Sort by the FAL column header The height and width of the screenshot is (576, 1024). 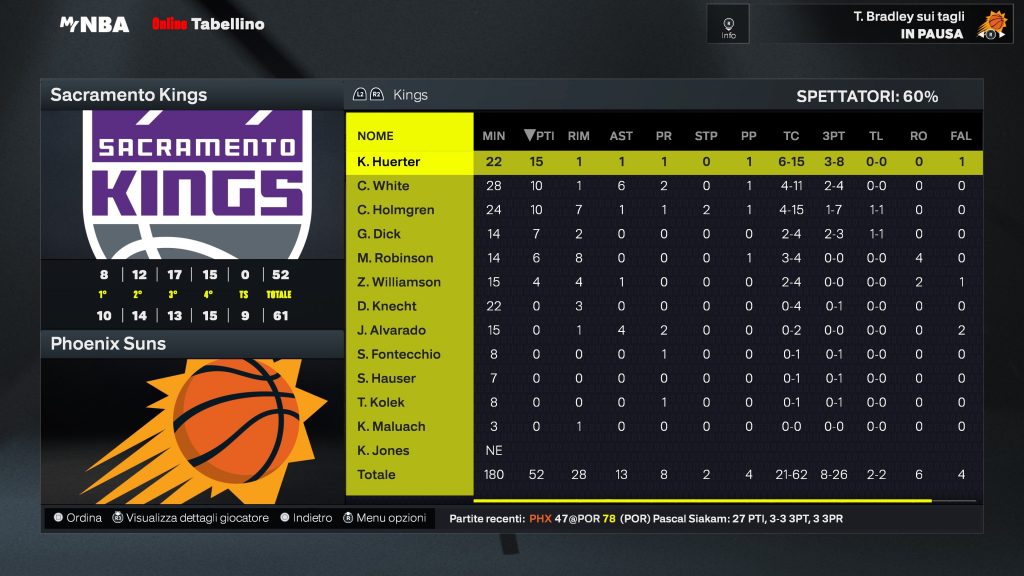(961, 136)
